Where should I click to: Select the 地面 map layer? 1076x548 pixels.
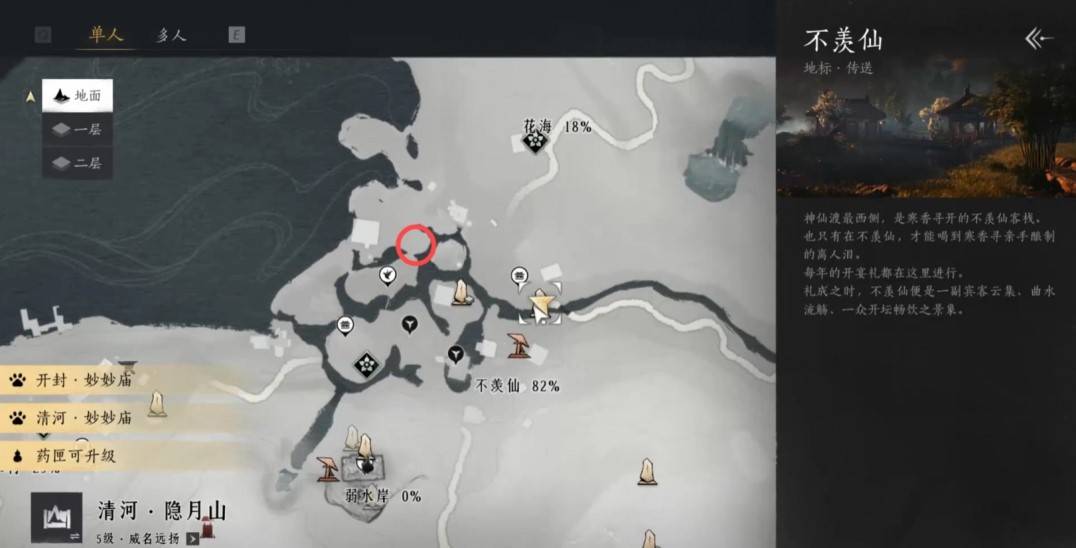click(77, 96)
